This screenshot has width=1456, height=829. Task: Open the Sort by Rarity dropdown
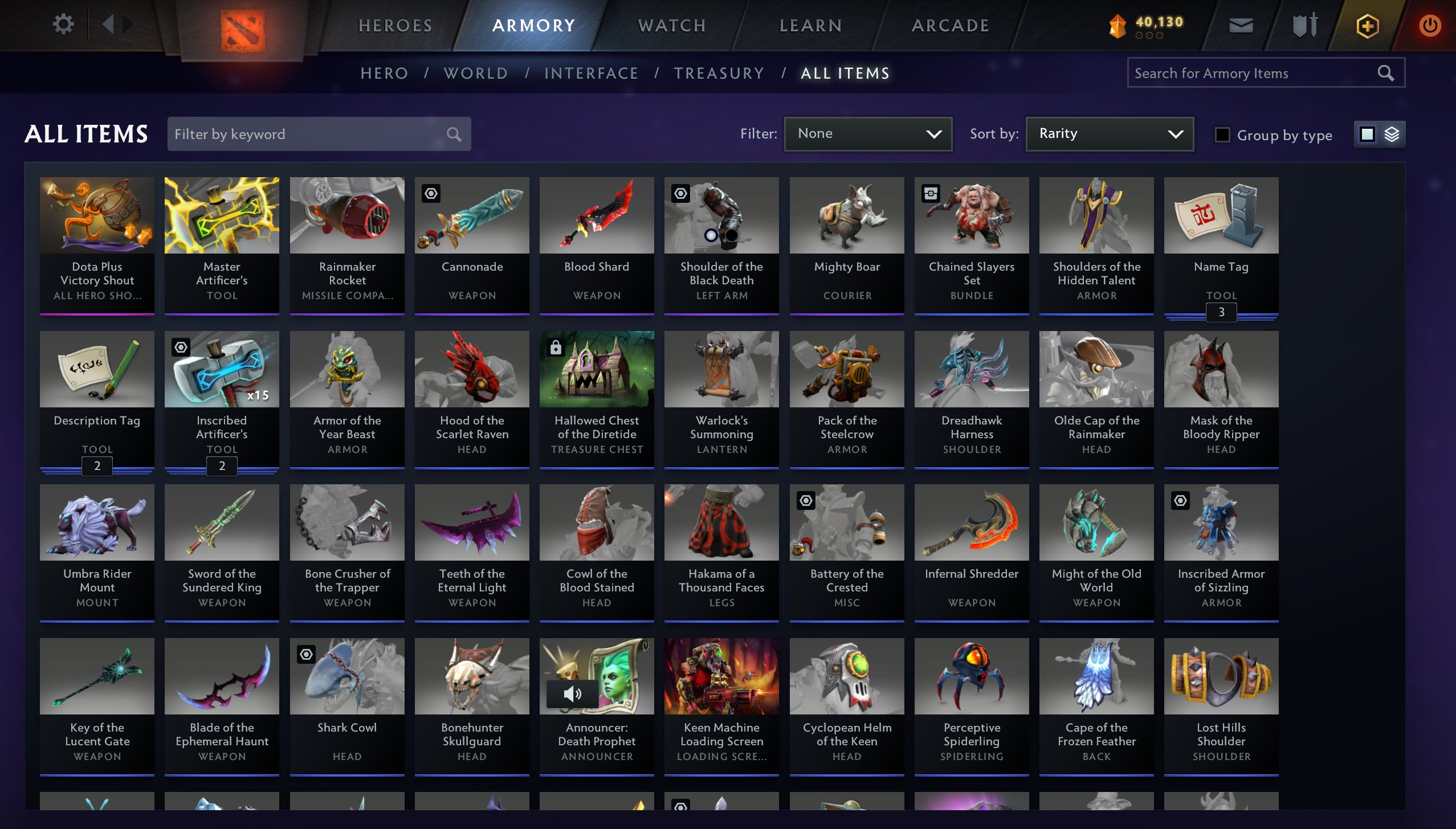pos(1109,134)
